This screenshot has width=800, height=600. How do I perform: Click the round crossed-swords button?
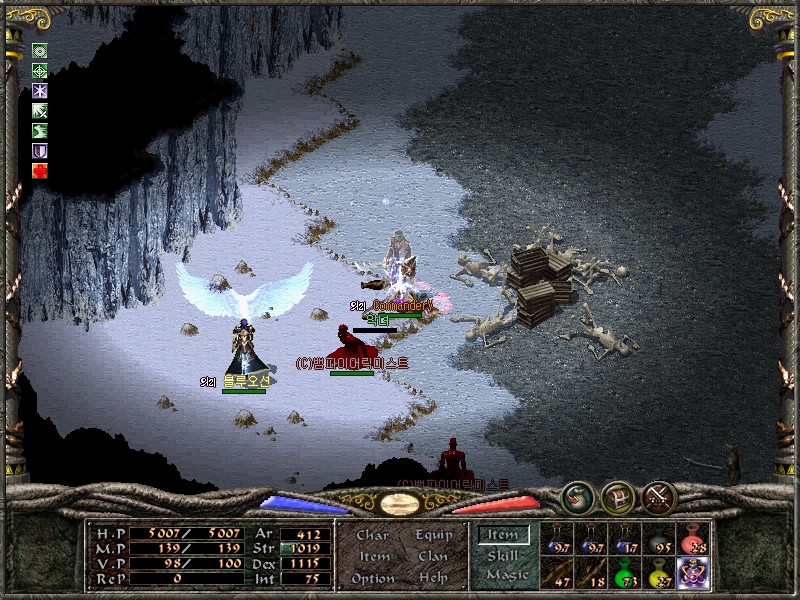(659, 496)
